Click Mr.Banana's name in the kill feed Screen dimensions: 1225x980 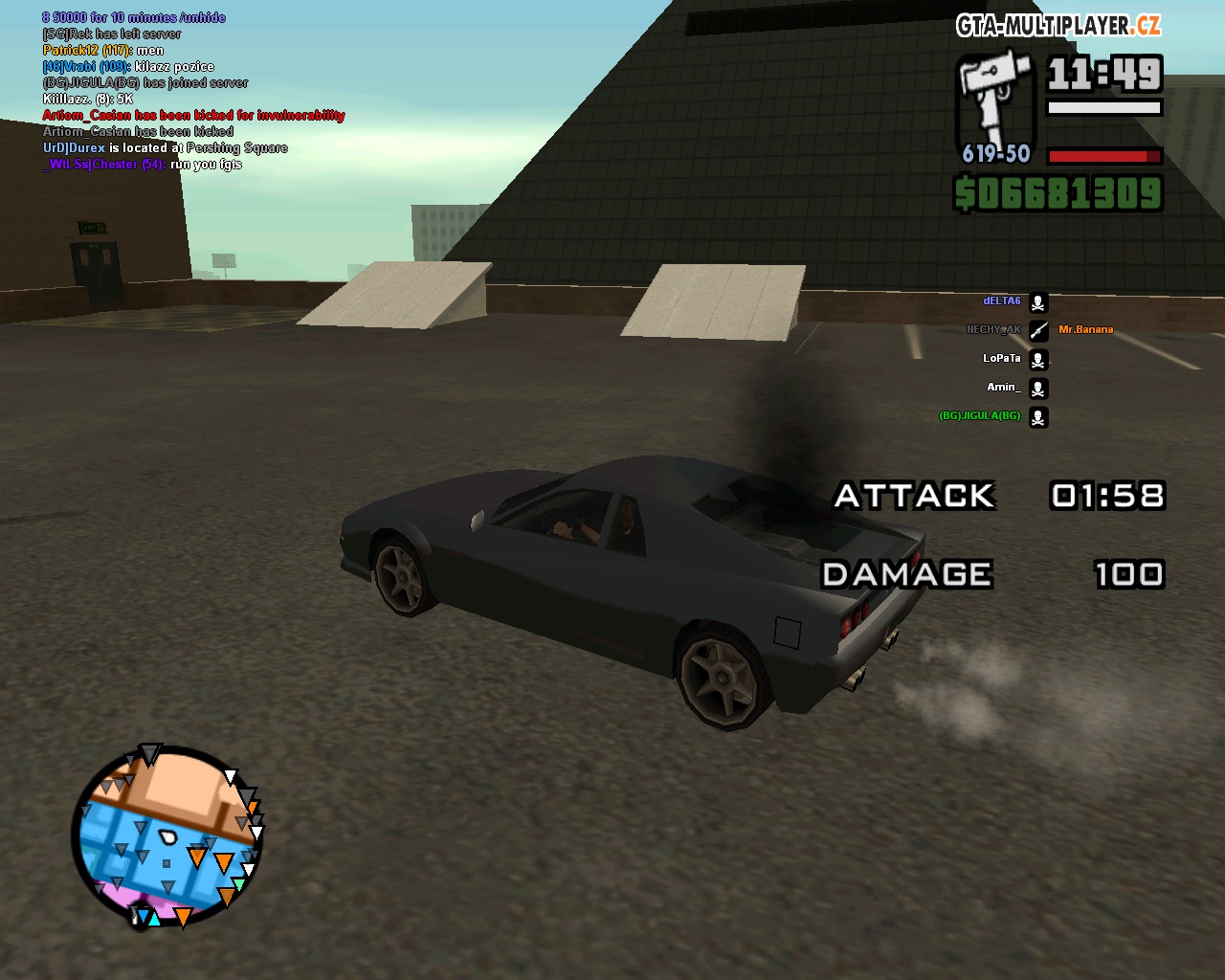pos(1085,329)
